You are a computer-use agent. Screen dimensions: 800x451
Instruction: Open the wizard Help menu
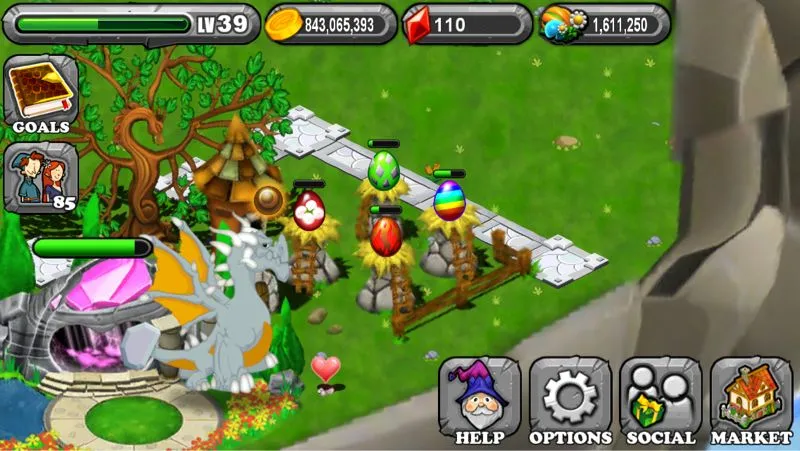click(479, 400)
